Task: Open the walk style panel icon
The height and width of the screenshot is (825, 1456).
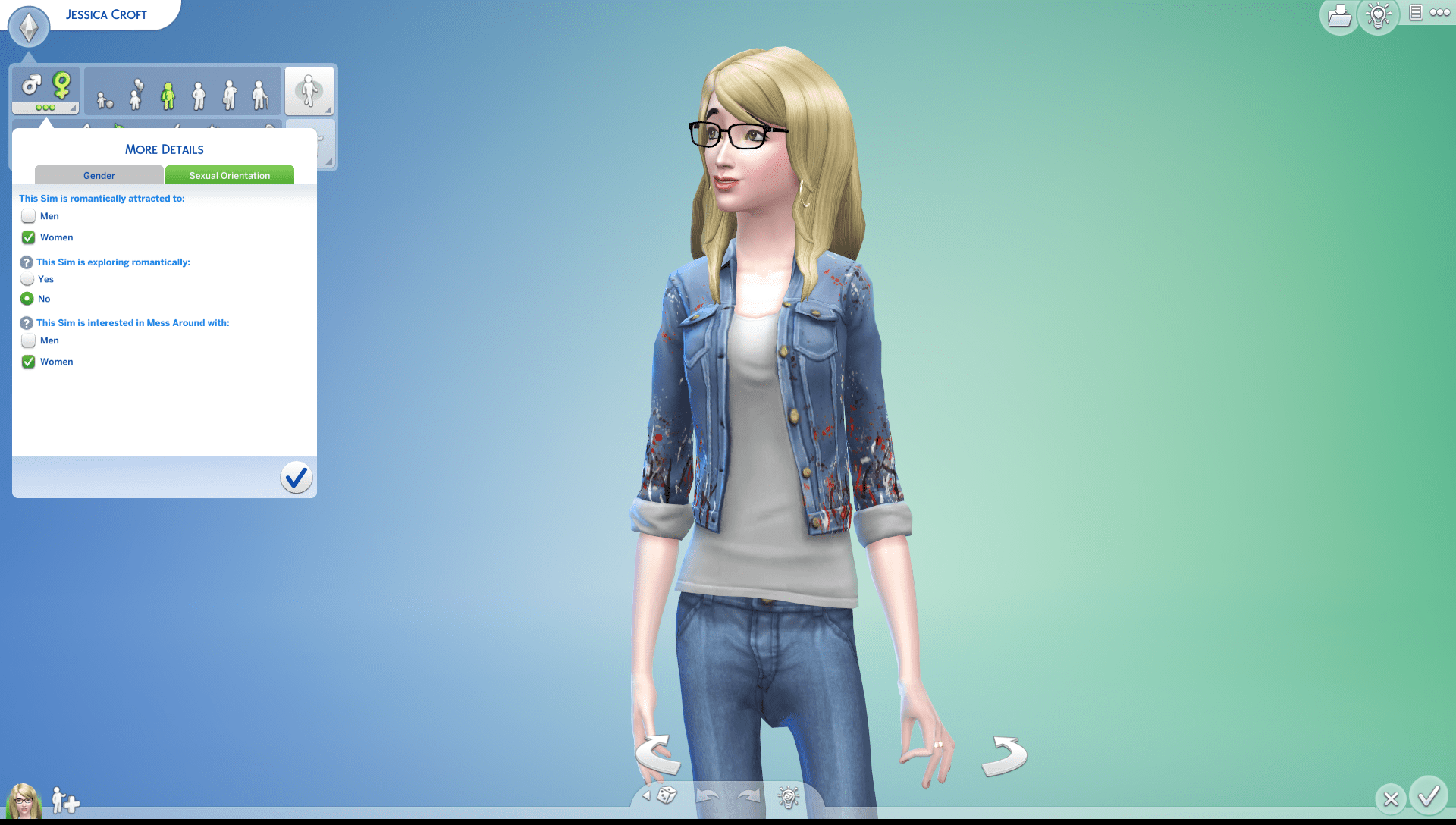Action: tap(309, 90)
